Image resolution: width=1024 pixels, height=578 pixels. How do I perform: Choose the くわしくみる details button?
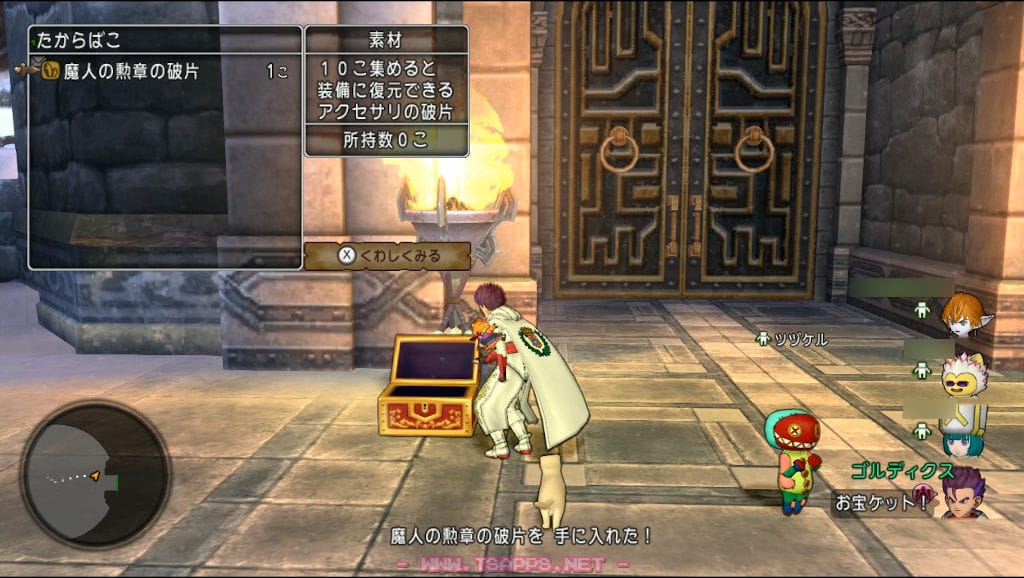pyautogui.click(x=387, y=255)
